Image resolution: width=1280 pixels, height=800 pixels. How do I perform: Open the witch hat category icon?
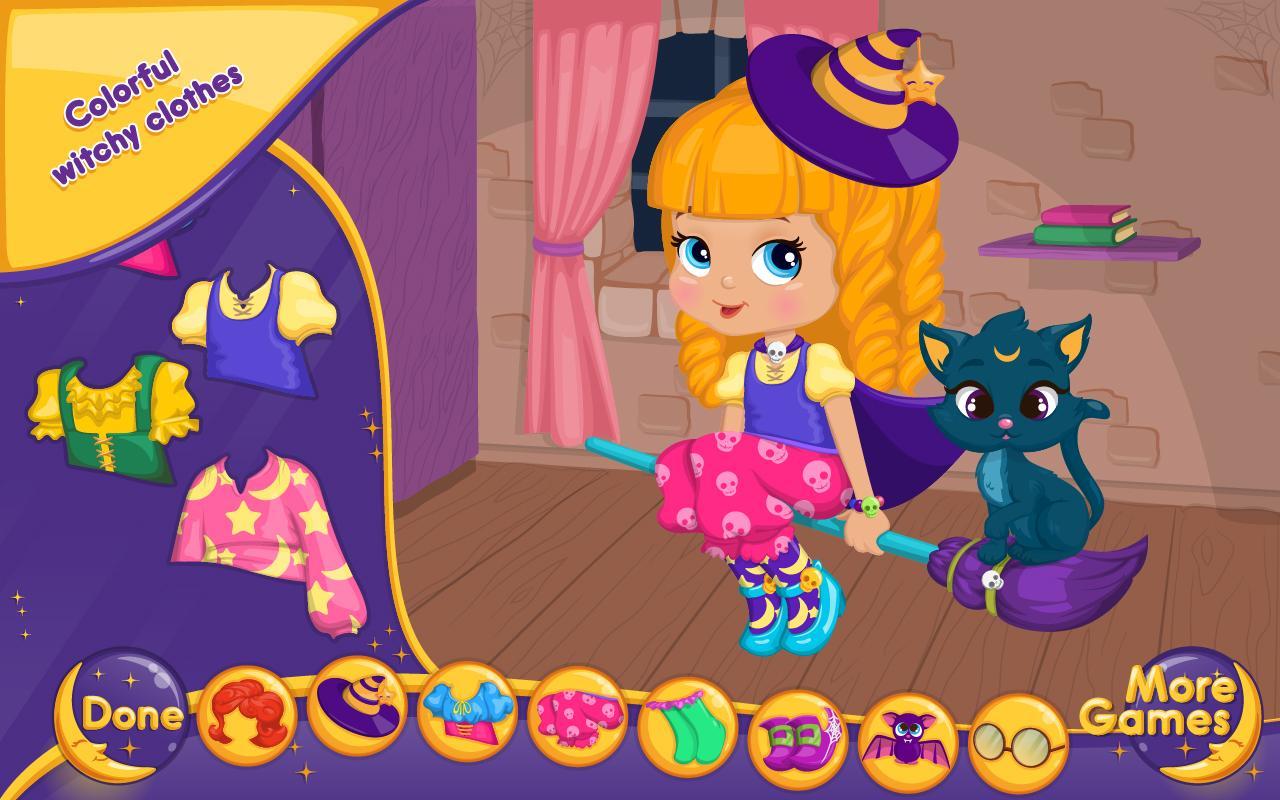pyautogui.click(x=362, y=717)
